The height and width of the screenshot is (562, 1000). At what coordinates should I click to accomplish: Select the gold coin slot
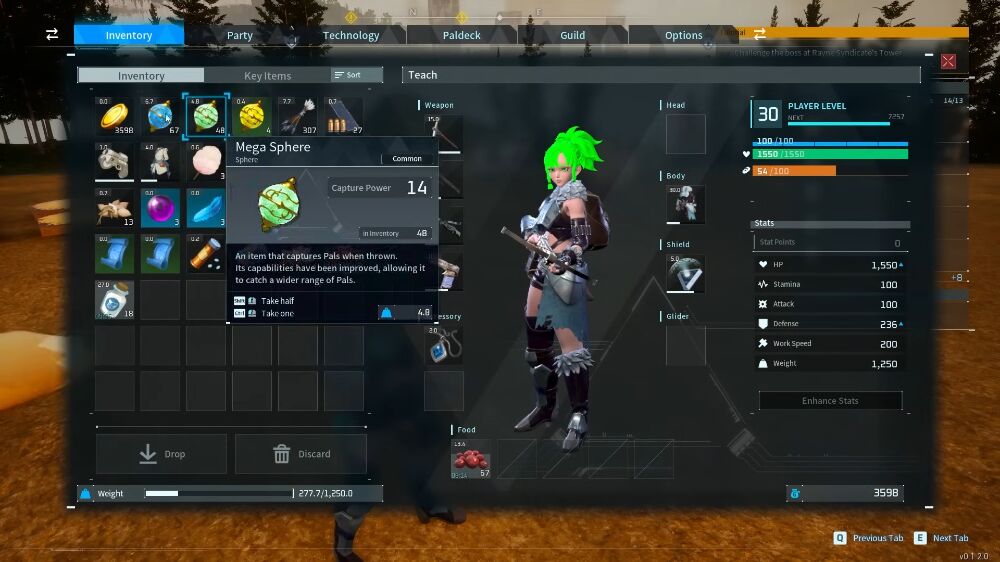(115, 117)
